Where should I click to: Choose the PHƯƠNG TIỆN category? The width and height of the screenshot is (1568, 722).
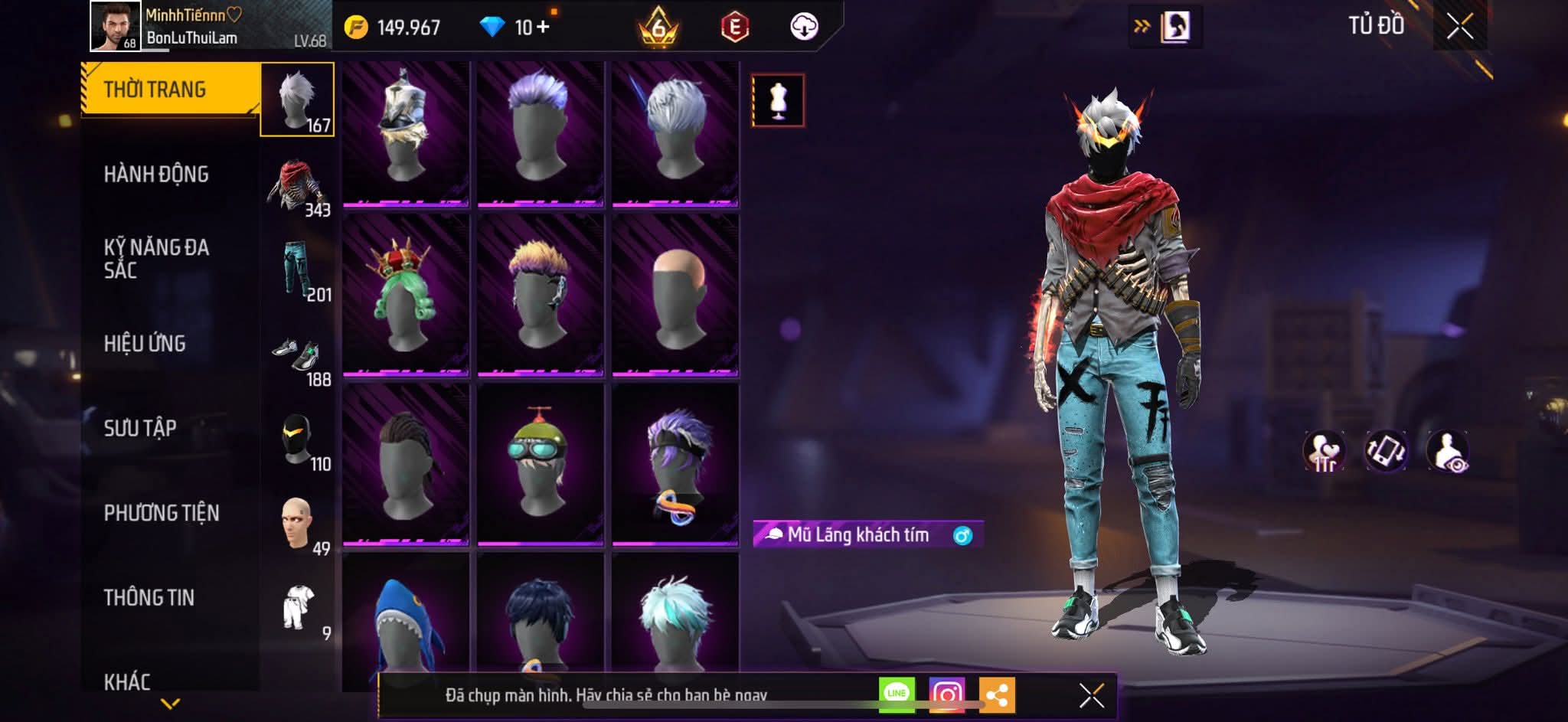coord(162,513)
